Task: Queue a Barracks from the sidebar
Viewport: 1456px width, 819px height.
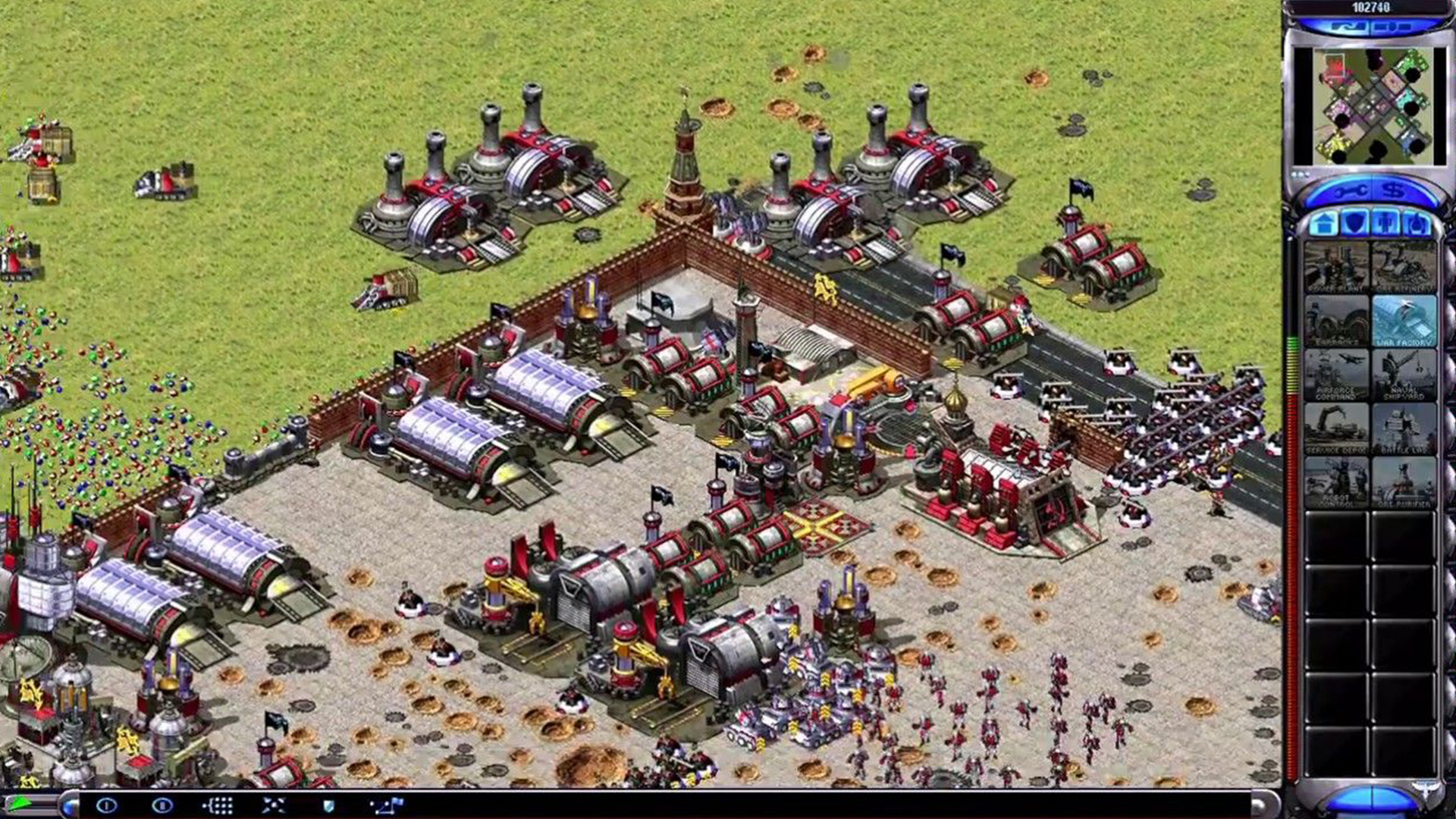Action: point(1338,320)
